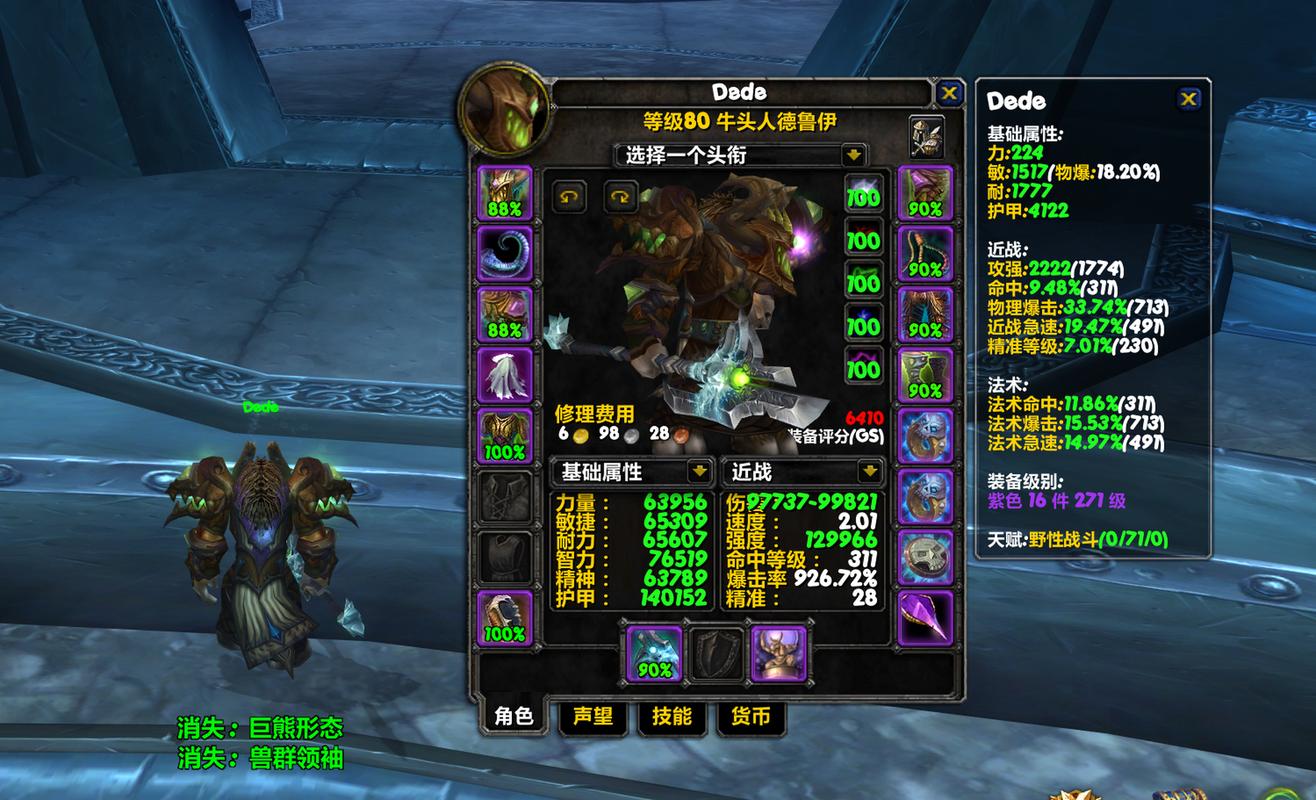Select the gloves equipment slot

pos(925,192)
